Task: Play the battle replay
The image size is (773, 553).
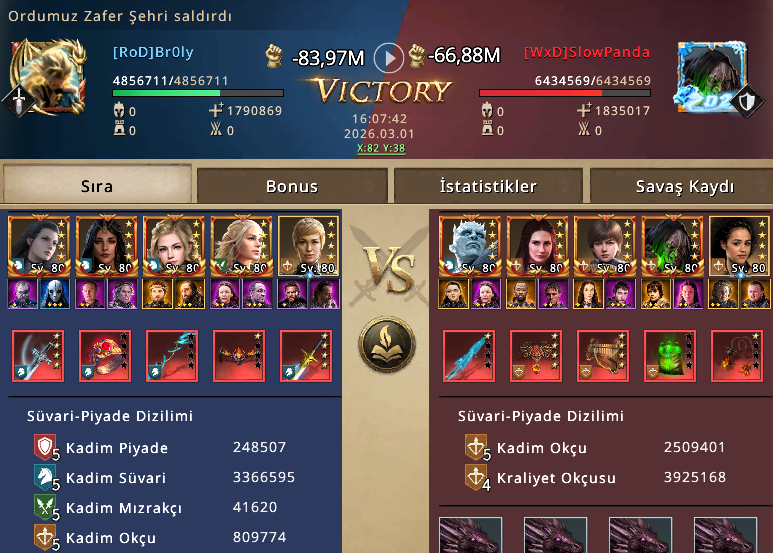Action: 389,56
